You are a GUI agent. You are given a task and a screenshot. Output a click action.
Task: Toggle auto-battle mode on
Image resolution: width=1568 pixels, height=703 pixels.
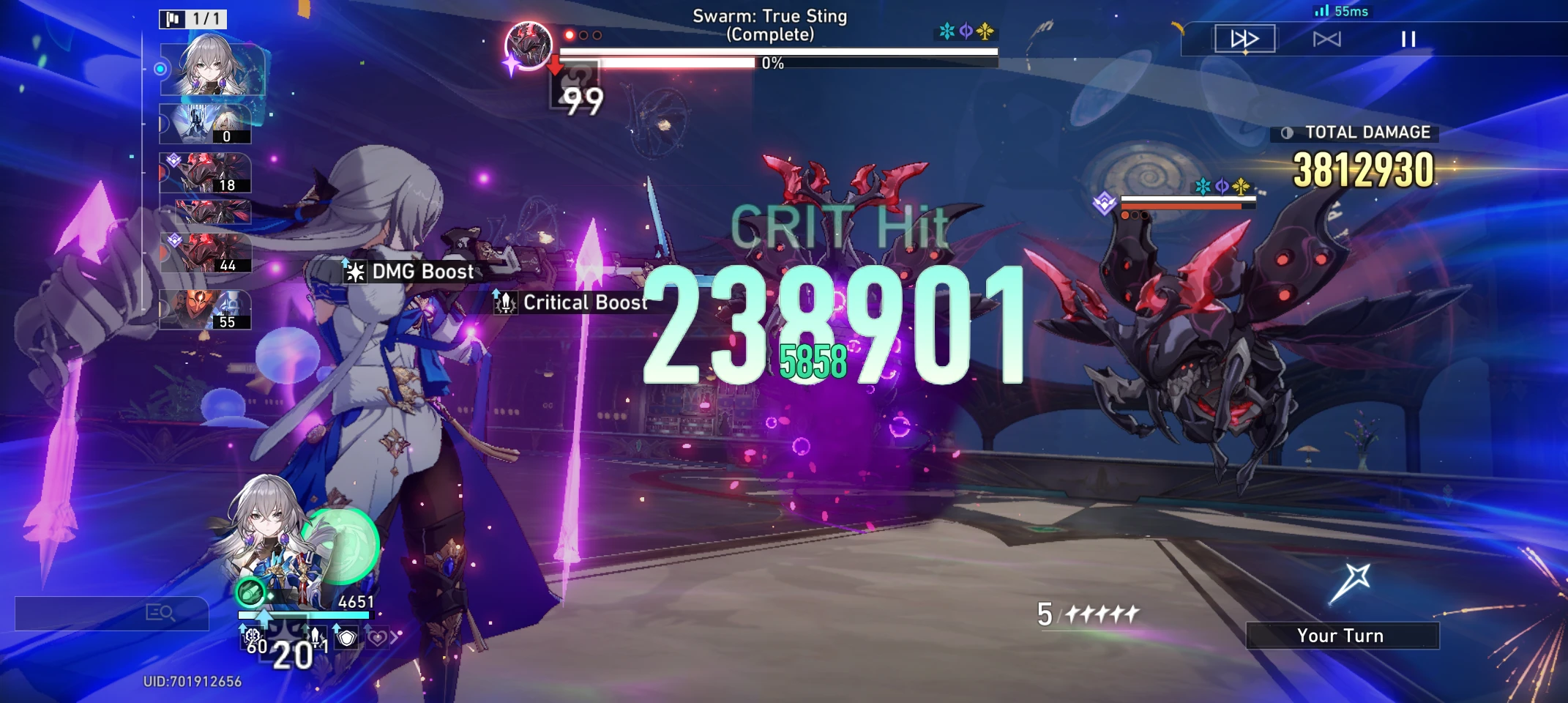(x=1326, y=39)
